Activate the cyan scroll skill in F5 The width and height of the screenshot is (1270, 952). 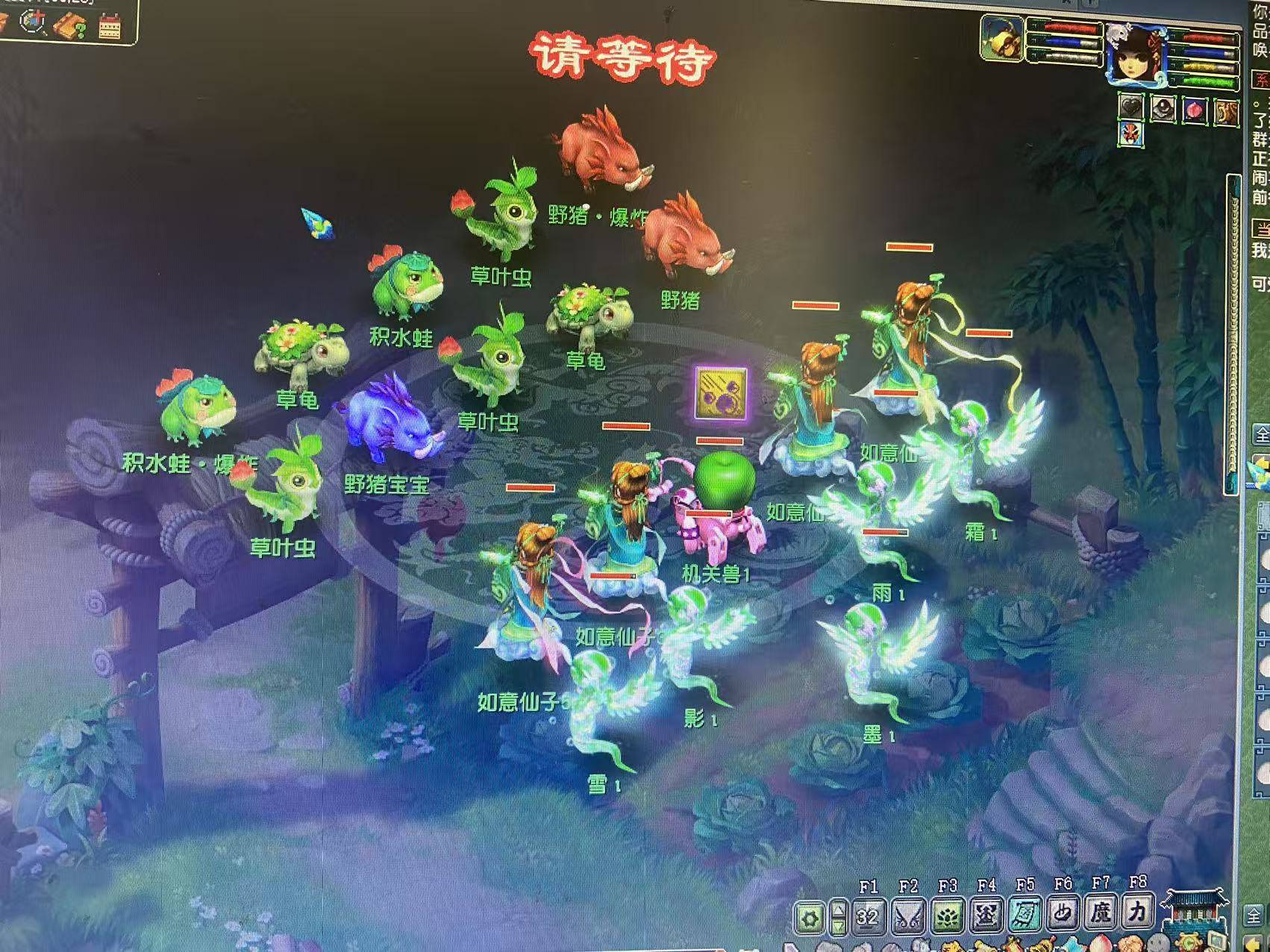coord(1025,915)
